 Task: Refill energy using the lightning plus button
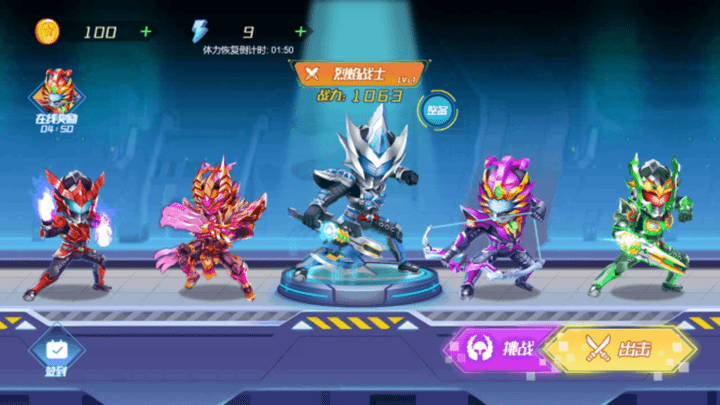click(x=292, y=32)
